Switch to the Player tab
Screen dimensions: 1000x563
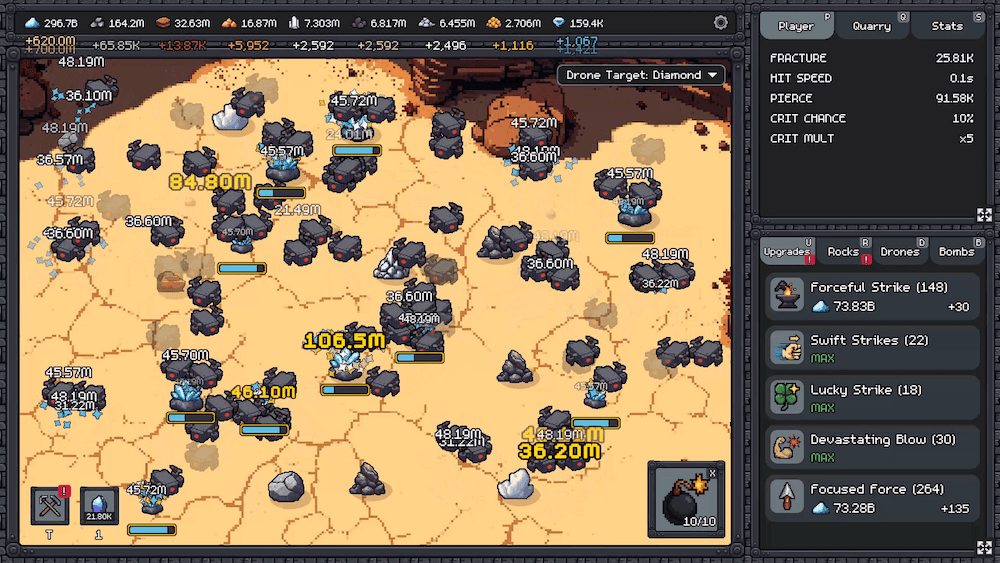[x=796, y=26]
